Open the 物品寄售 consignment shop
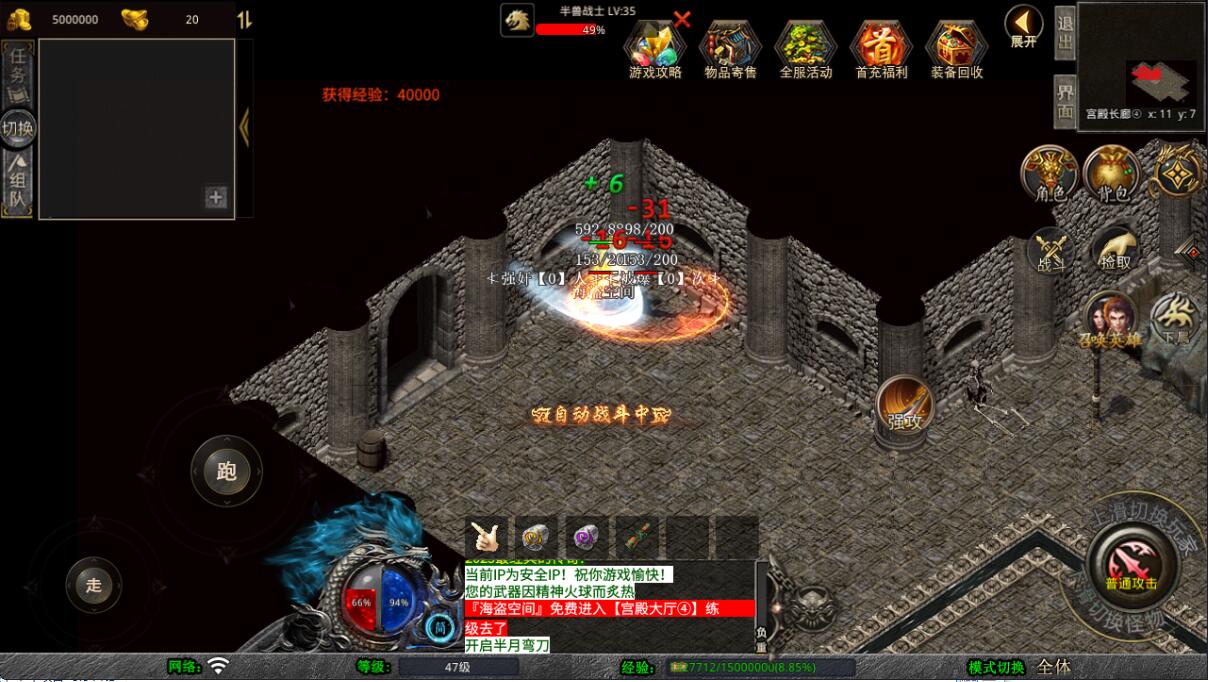This screenshot has width=1208, height=682. click(x=730, y=48)
